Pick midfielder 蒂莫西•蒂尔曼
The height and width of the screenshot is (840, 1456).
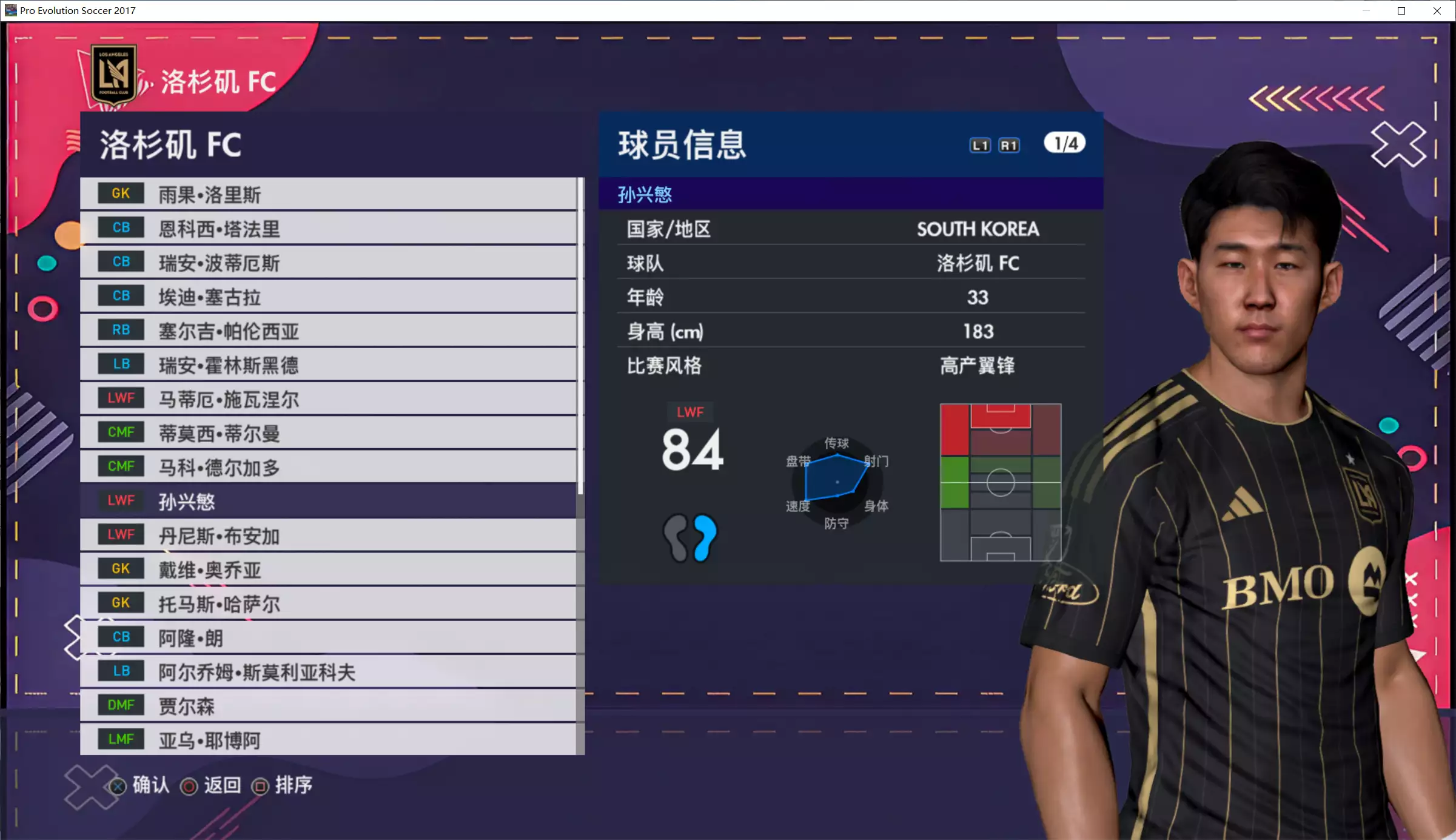[x=327, y=433]
